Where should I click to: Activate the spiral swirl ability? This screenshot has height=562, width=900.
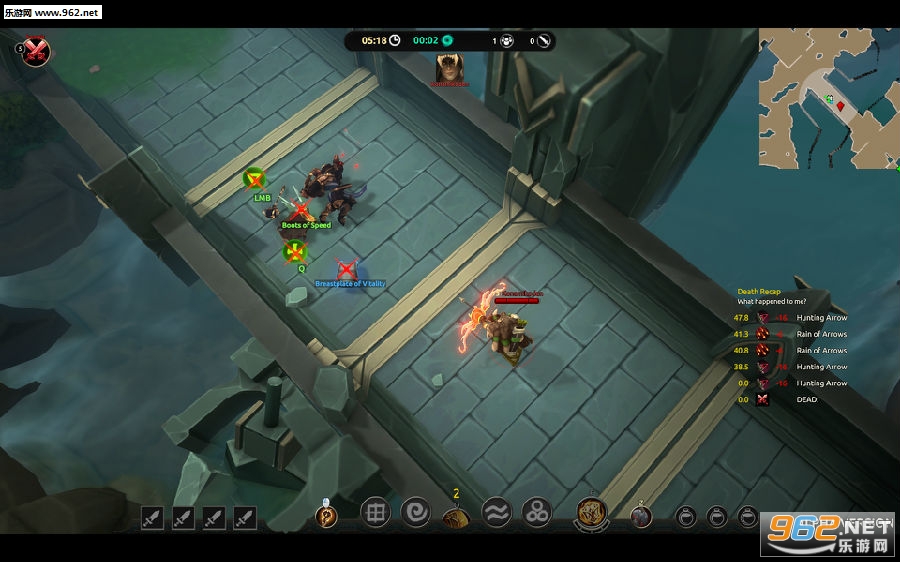point(416,513)
